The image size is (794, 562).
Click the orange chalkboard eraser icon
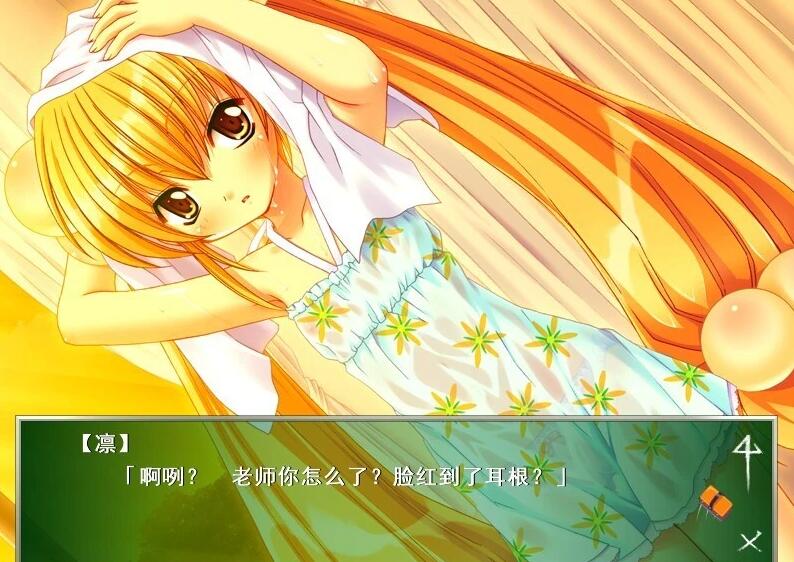714,498
